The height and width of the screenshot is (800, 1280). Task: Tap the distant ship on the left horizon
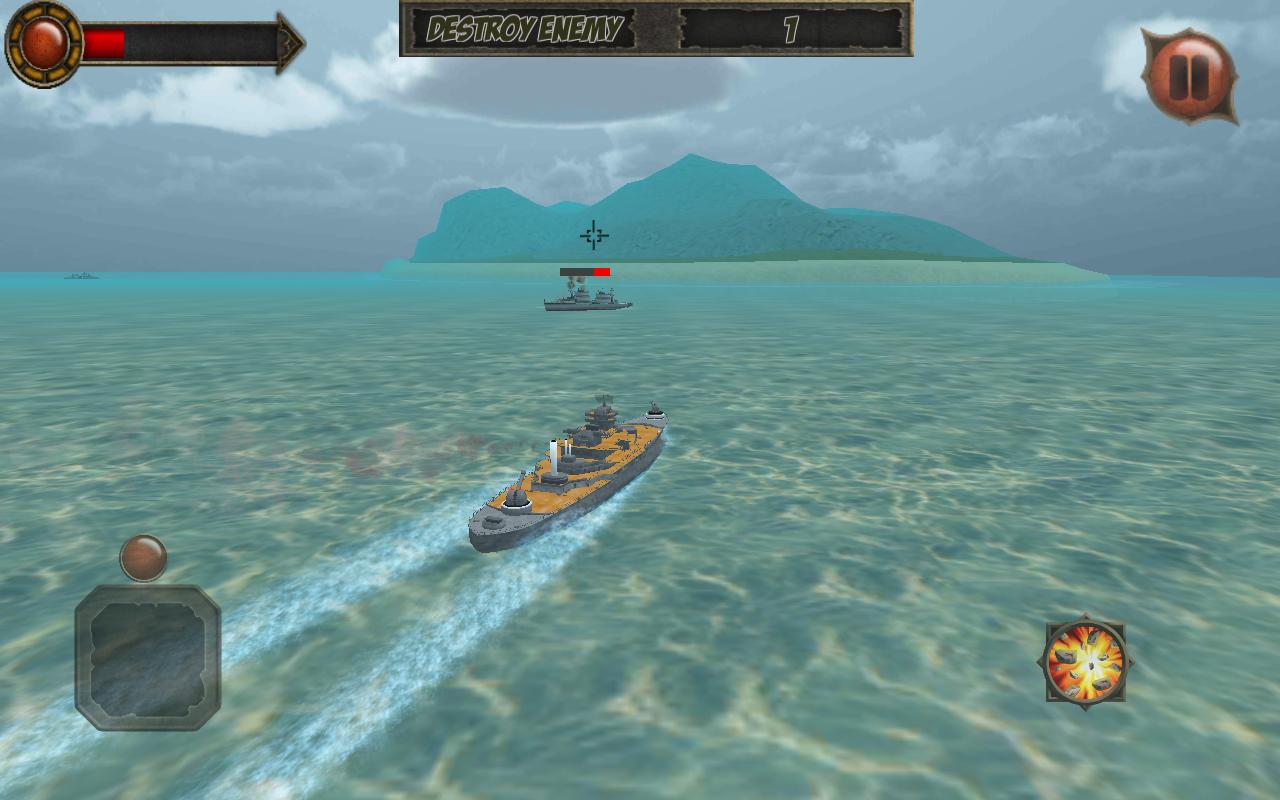tap(85, 275)
